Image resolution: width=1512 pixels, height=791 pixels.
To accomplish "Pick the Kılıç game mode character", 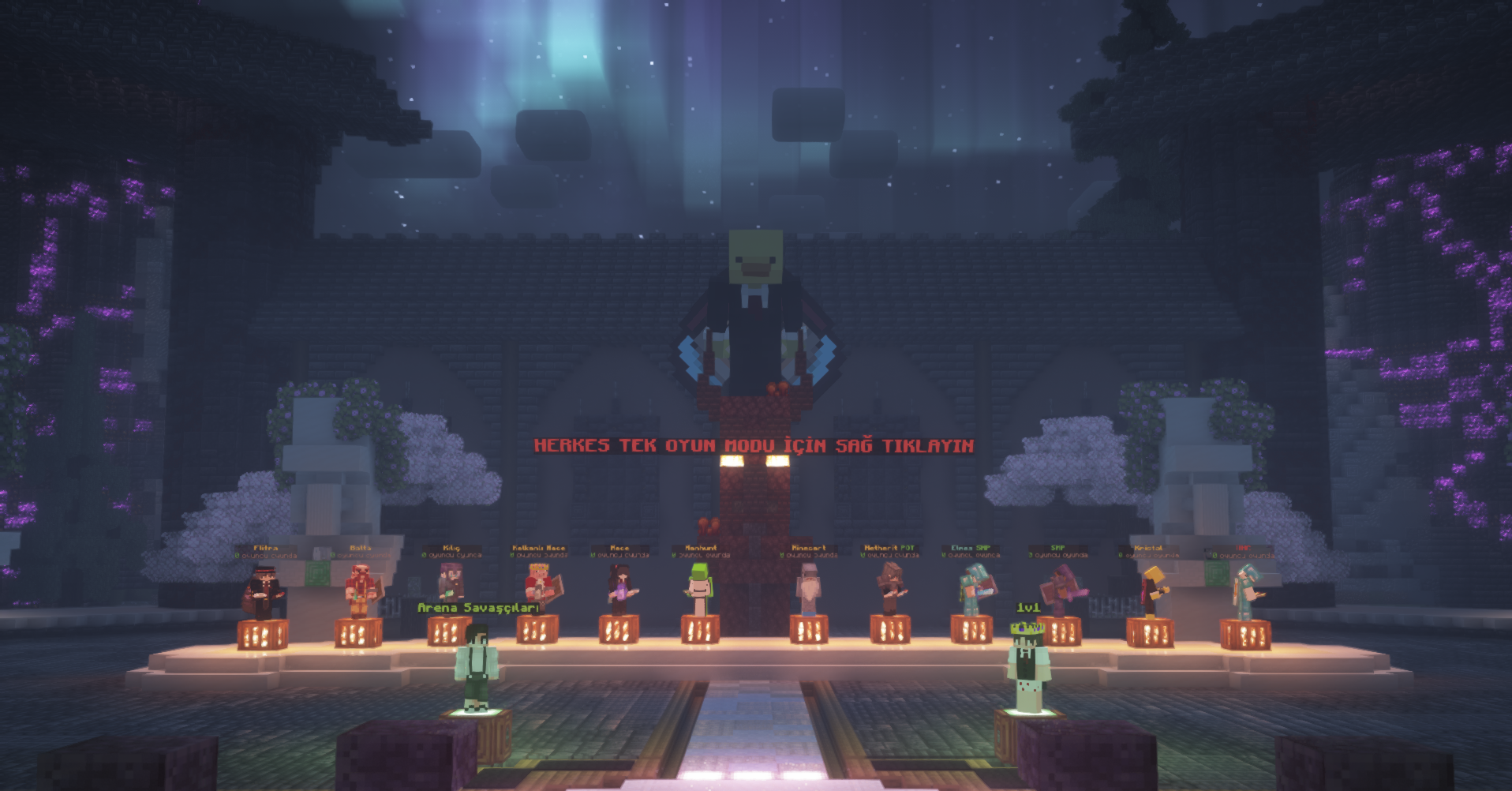I will (451, 586).
